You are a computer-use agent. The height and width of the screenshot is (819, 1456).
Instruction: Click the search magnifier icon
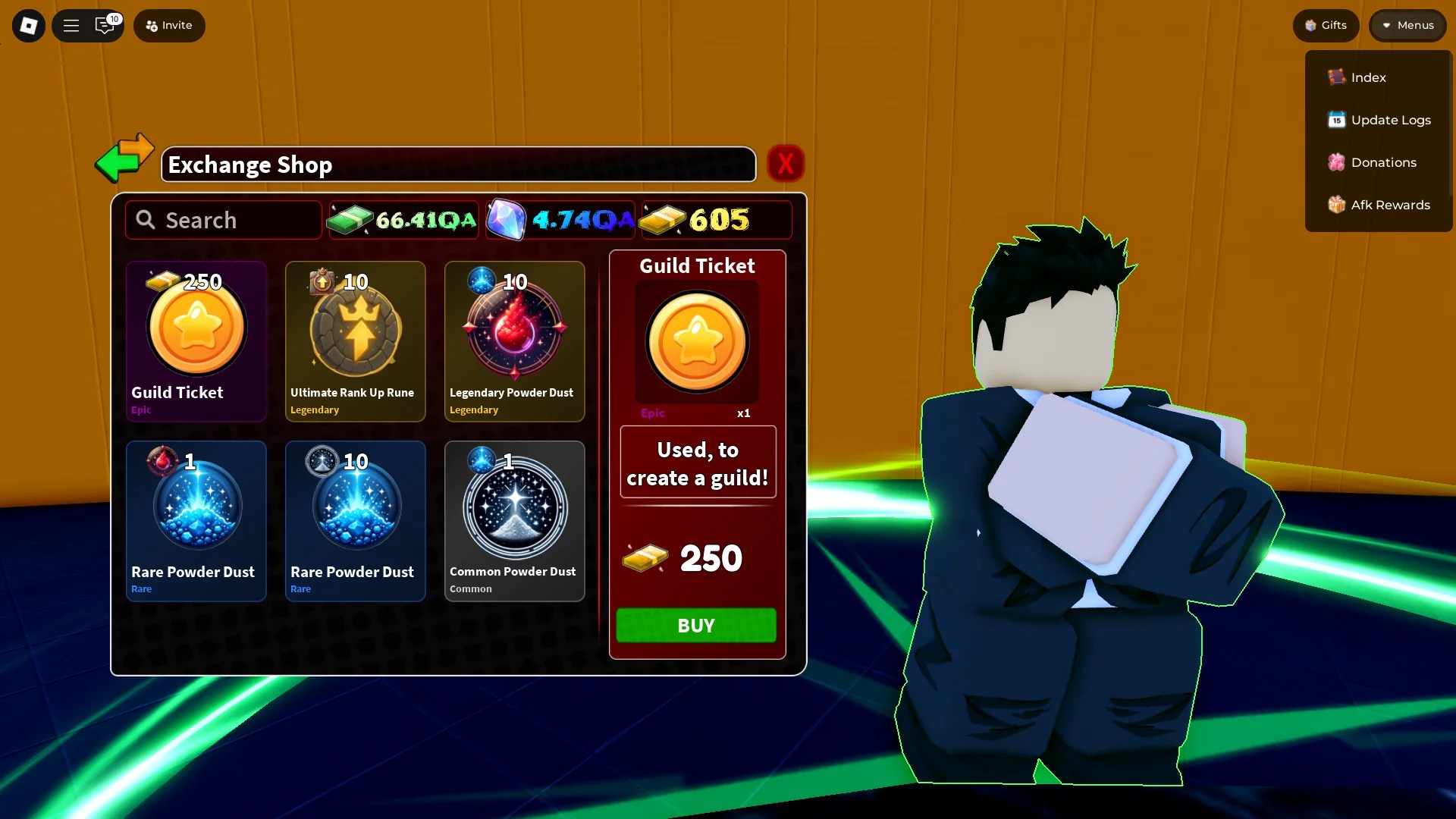(146, 220)
